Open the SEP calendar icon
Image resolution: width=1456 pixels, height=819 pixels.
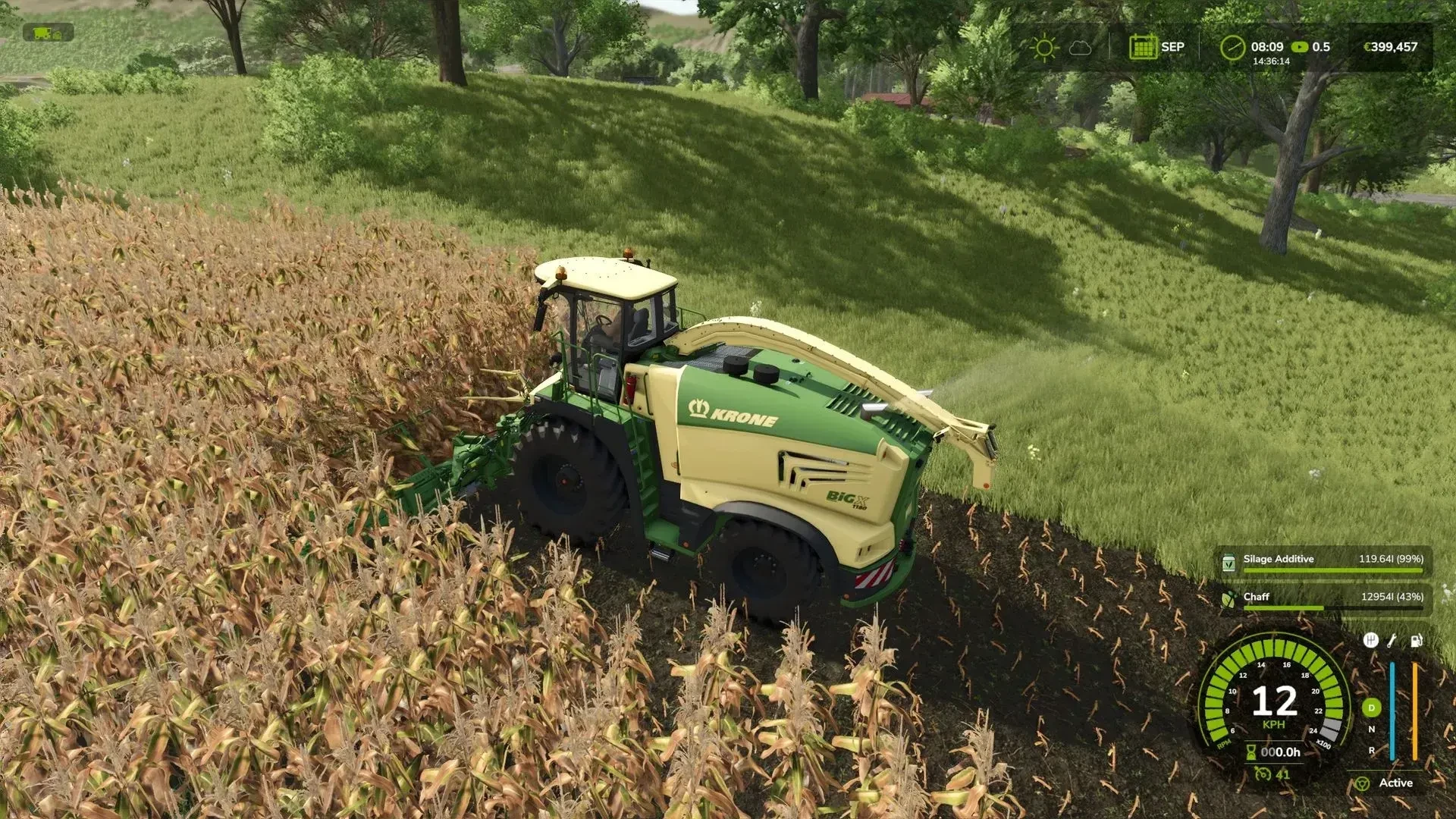[1144, 47]
